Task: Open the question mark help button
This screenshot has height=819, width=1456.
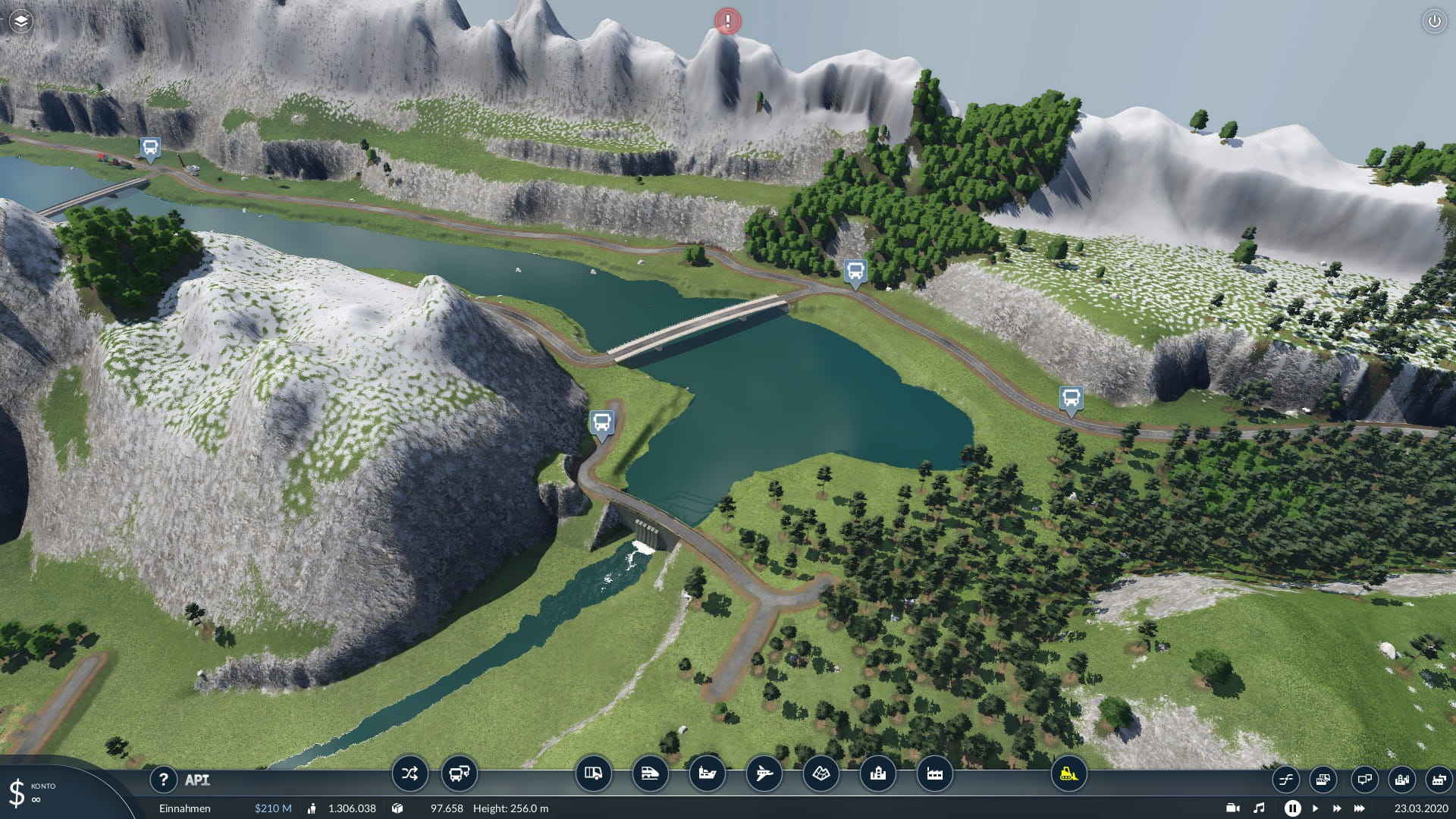Action: 163,779
